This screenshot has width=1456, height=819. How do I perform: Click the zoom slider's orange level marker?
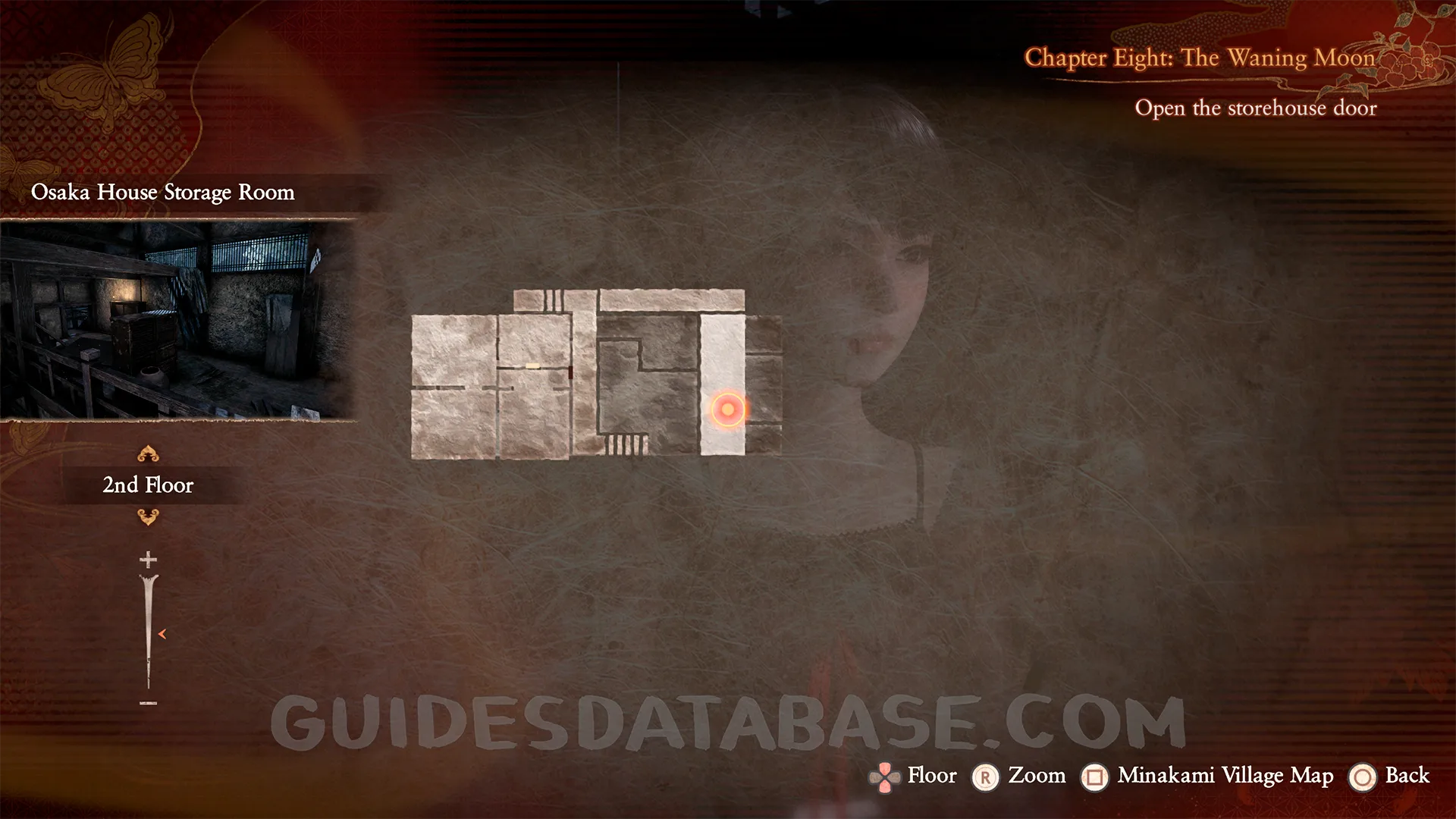coord(162,634)
